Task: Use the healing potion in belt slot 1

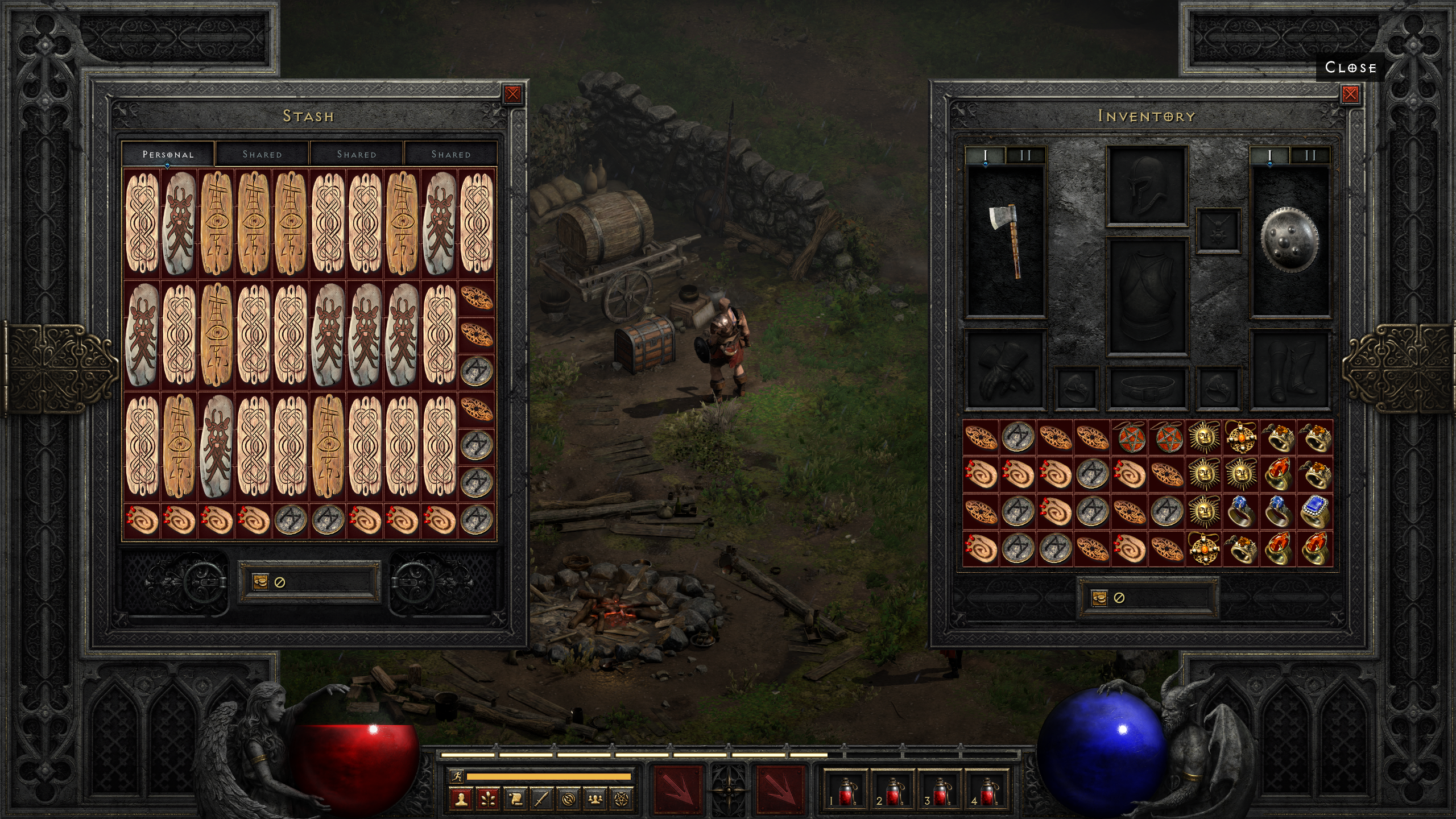Action: click(846, 792)
